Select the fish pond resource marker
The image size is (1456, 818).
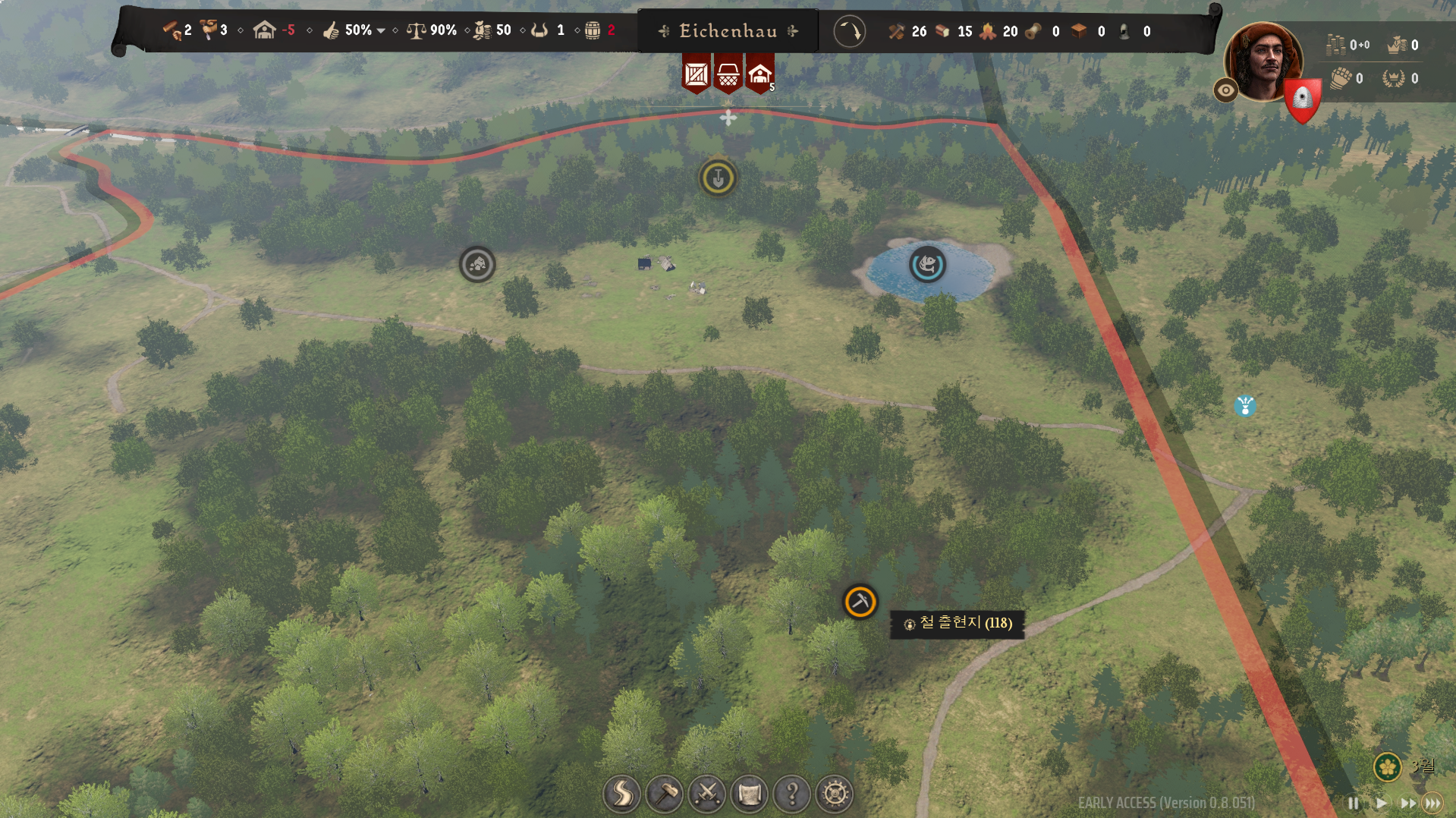927,265
